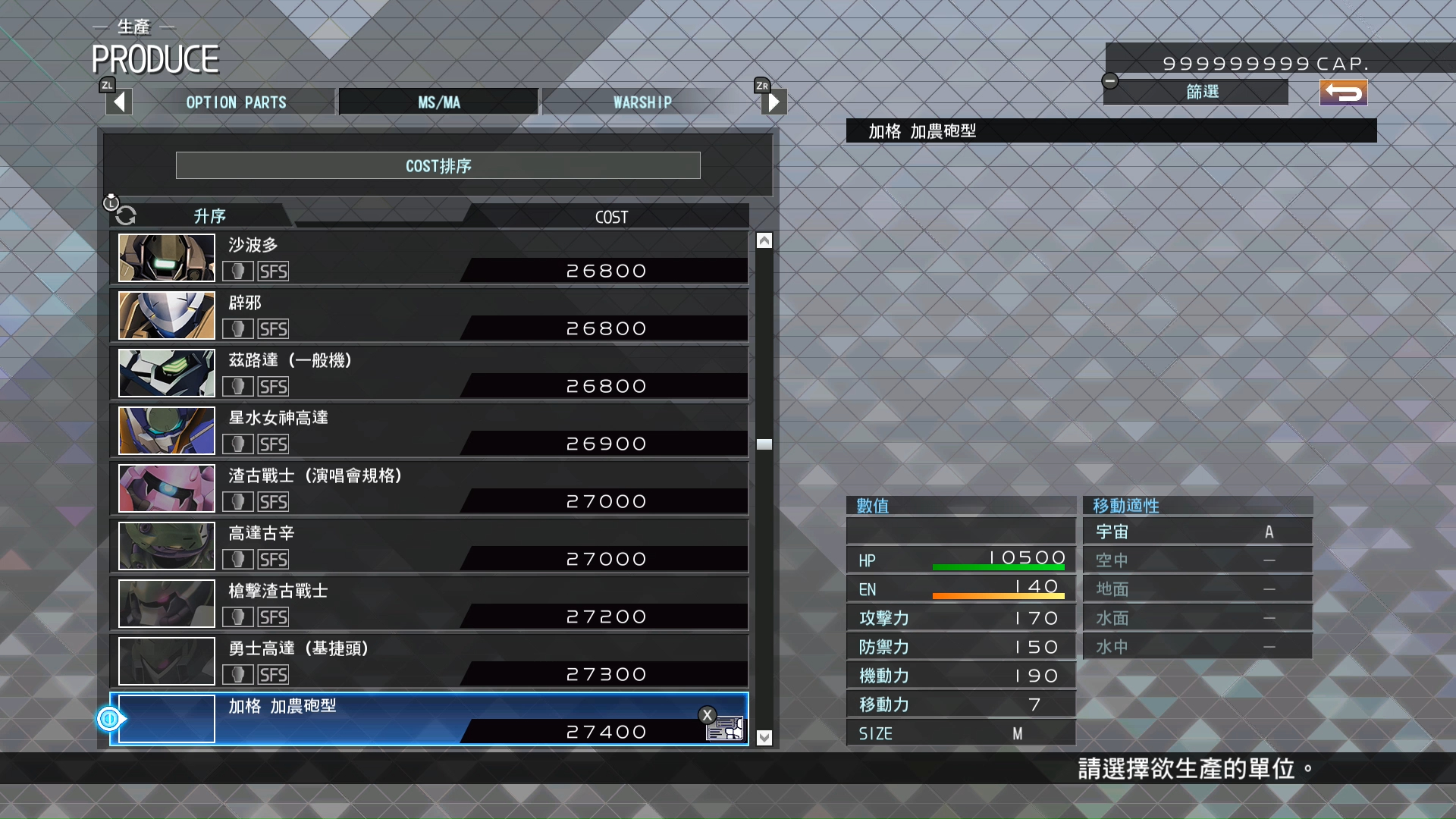Toggle SFS indicator on 高達古辛 row

tap(275, 559)
